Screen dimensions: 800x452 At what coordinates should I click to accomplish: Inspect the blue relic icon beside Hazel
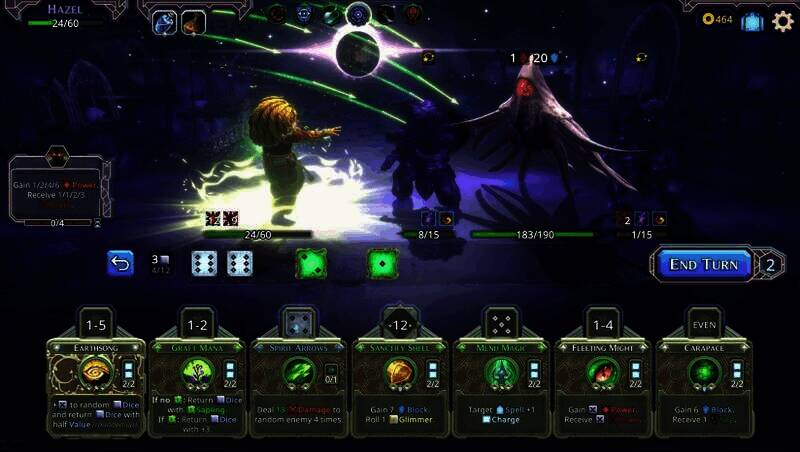point(165,22)
